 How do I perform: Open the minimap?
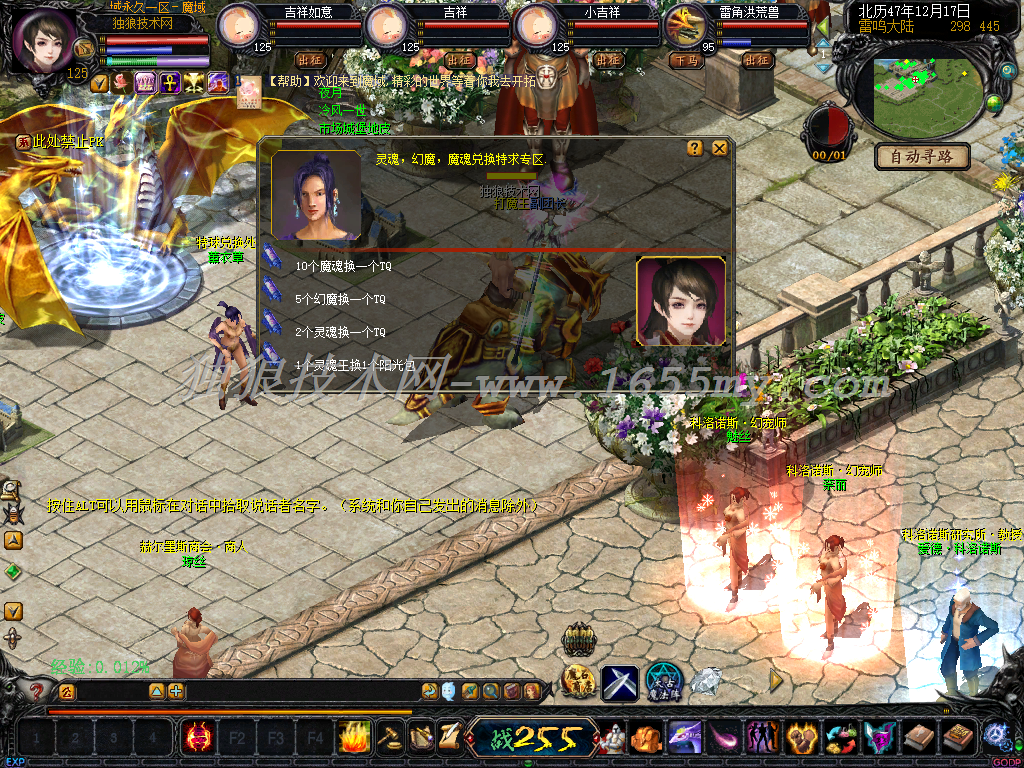tap(924, 95)
